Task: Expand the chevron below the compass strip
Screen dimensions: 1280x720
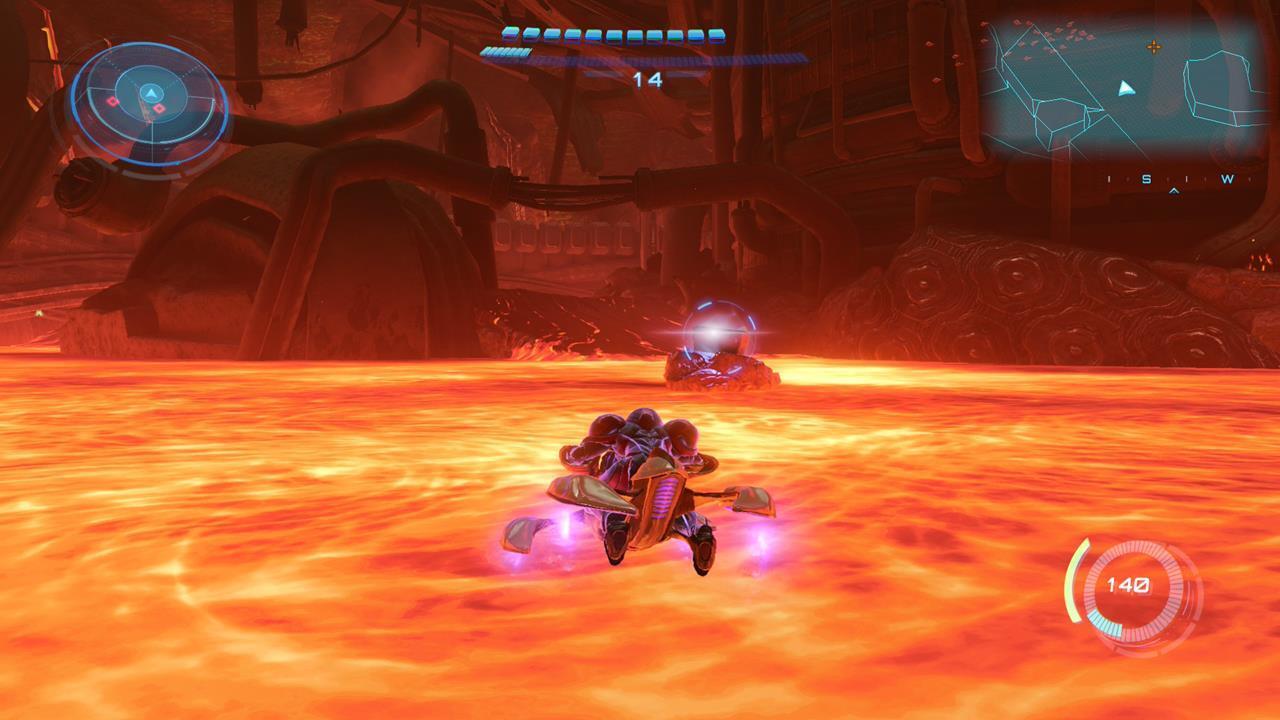Action: pyautogui.click(x=1174, y=190)
